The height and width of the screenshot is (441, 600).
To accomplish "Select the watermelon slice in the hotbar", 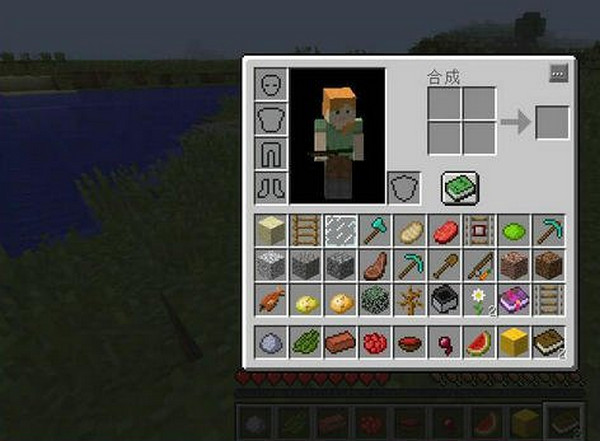I will click(479, 343).
